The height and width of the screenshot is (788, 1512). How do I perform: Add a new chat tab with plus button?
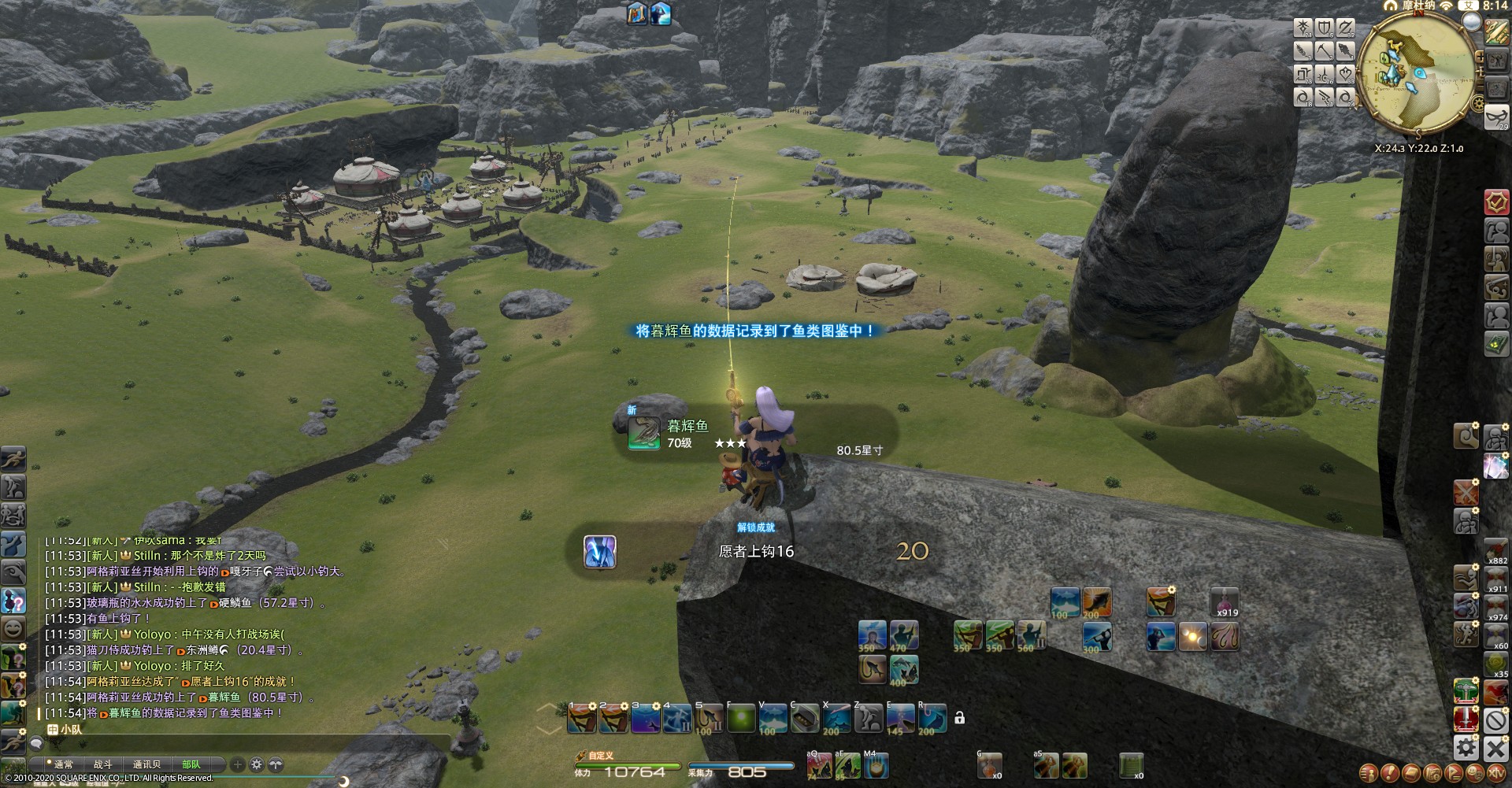(238, 764)
